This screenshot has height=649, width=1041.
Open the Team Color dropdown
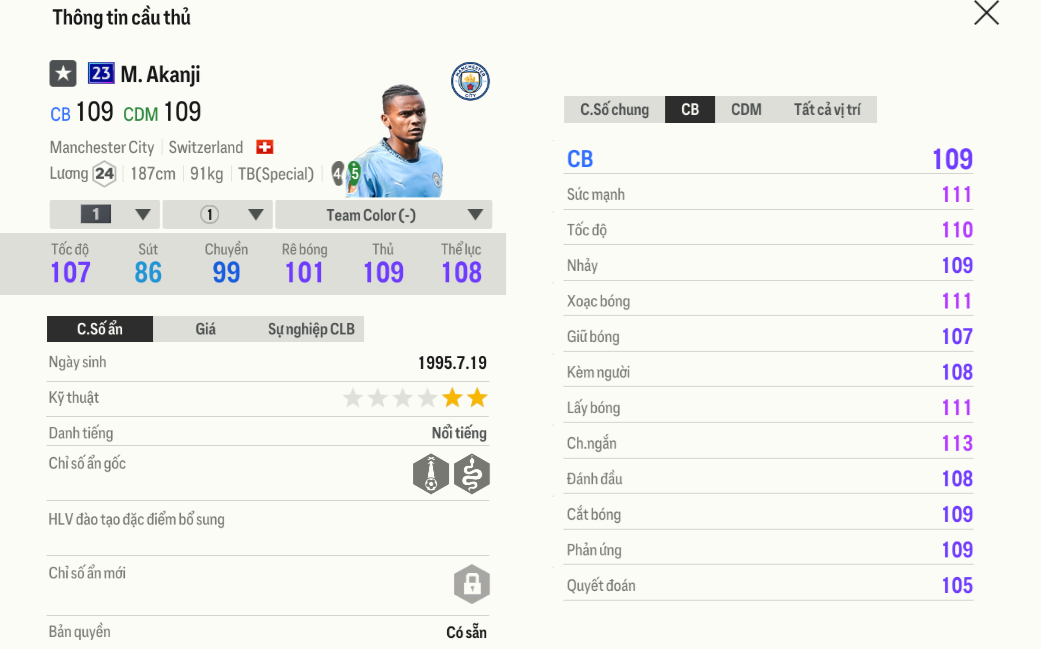click(383, 215)
